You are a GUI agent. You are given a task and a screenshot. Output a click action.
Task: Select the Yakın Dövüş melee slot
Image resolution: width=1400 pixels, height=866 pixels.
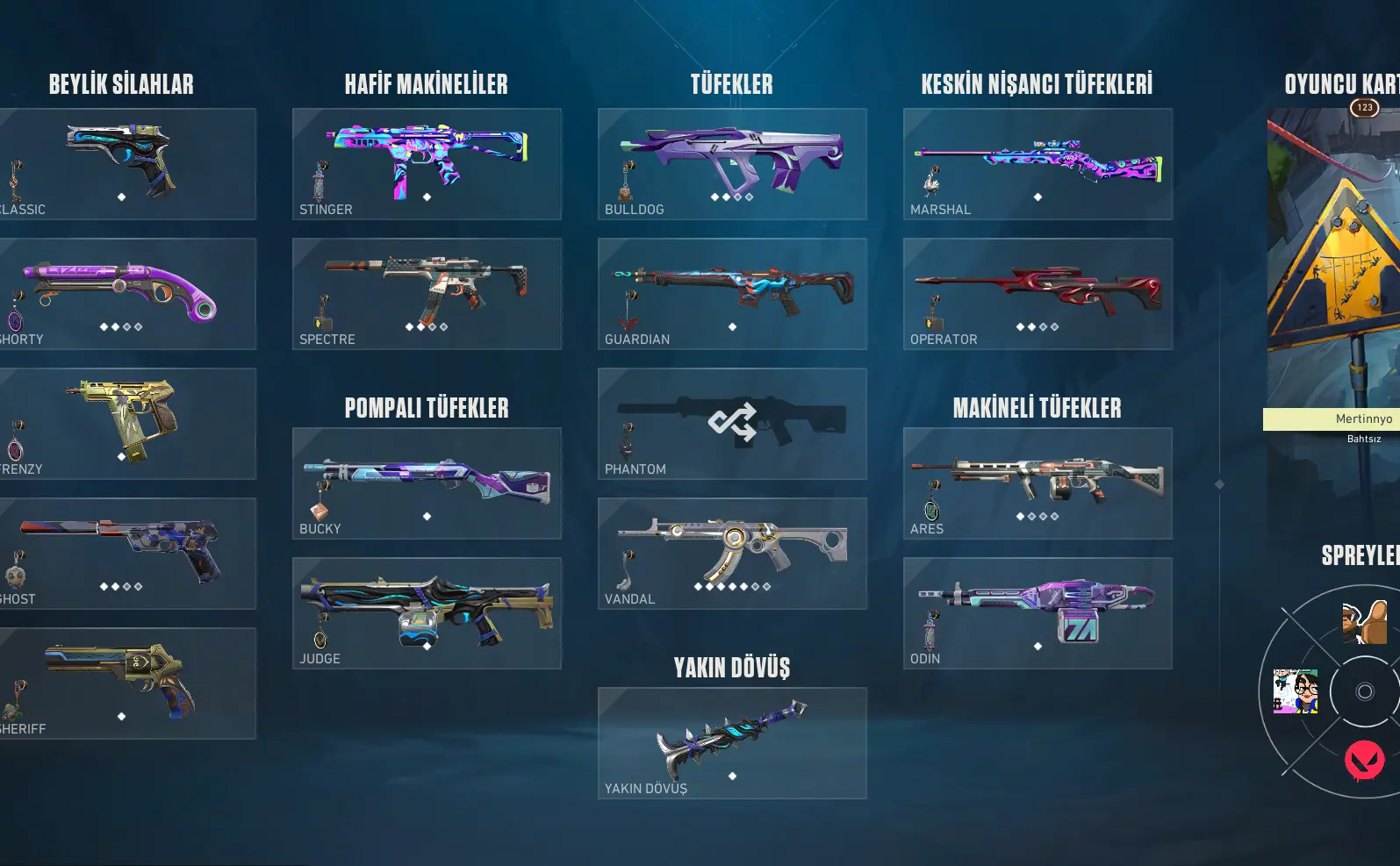(732, 743)
